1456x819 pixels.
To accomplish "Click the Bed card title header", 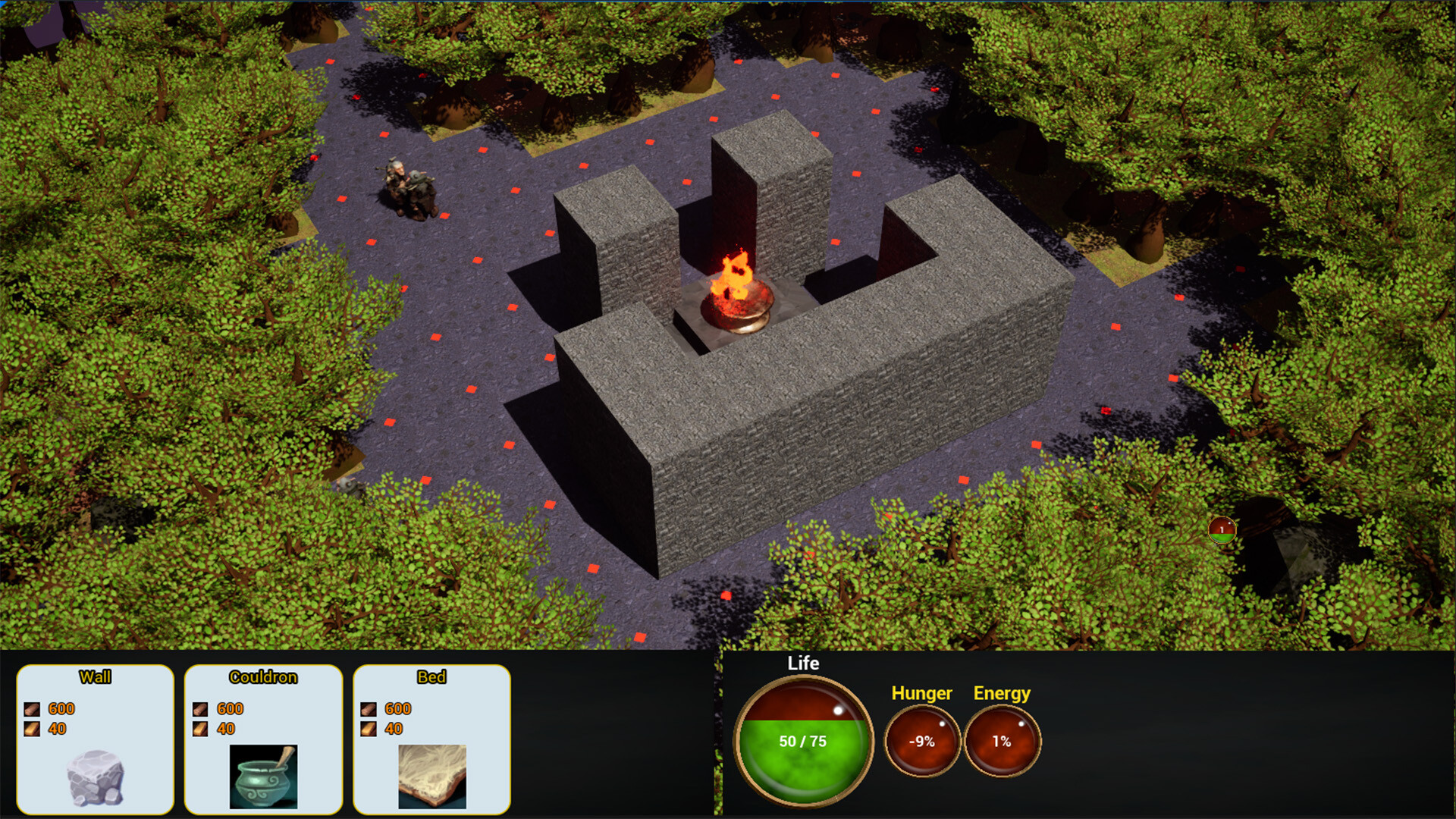I will (431, 677).
